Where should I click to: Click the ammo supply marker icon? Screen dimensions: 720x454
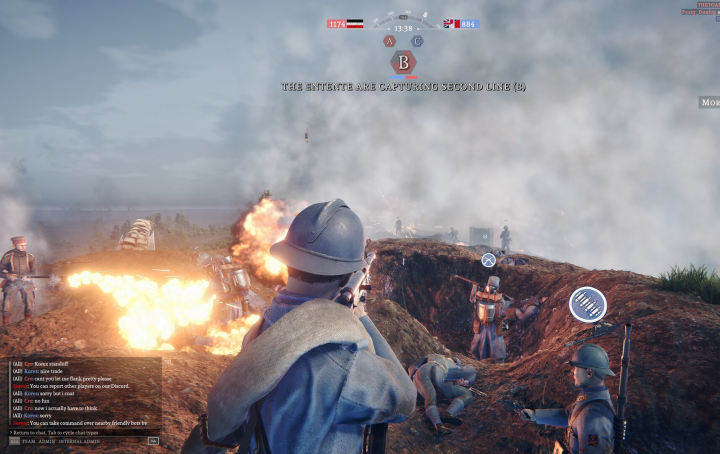click(587, 304)
